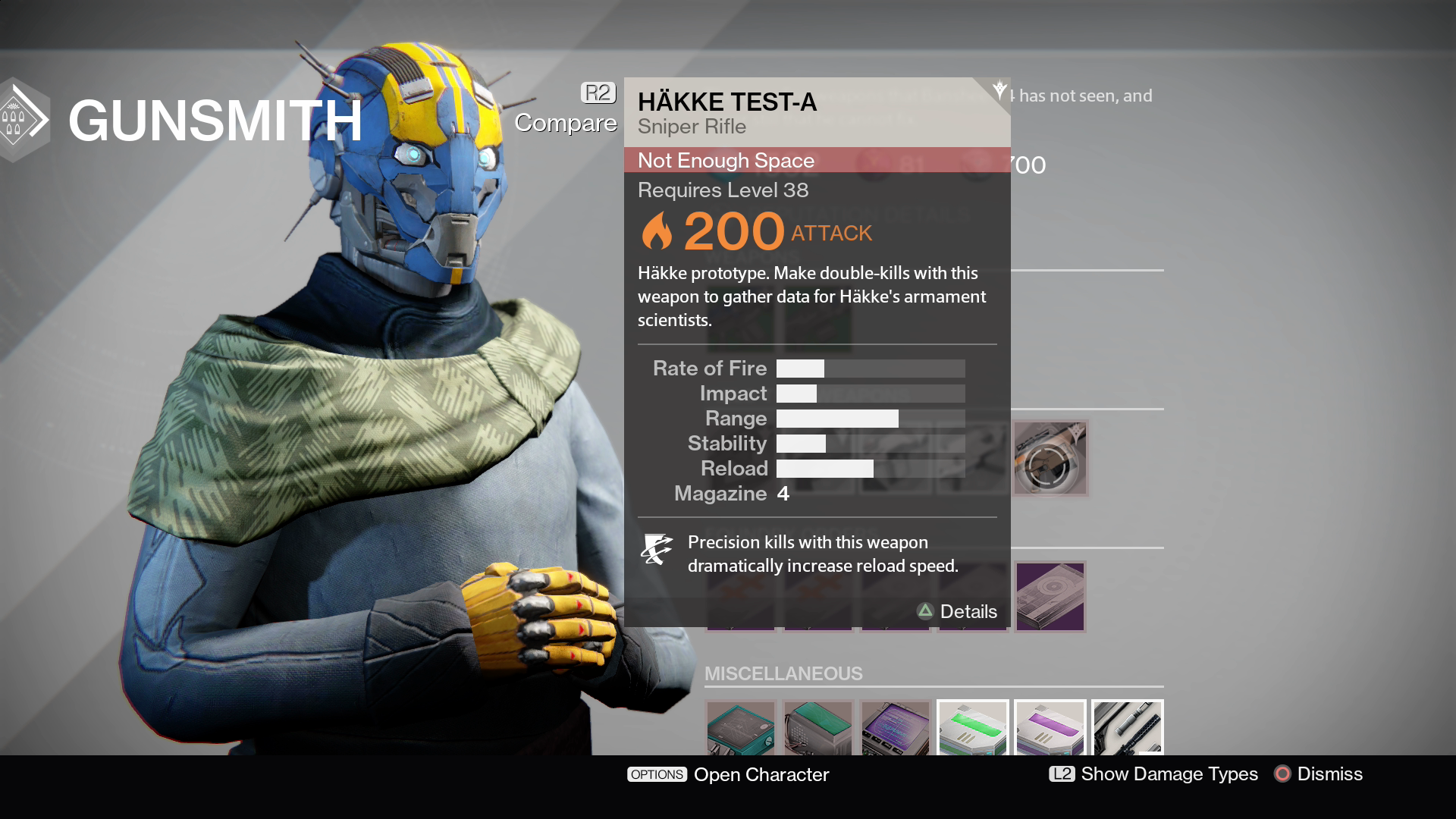The width and height of the screenshot is (1456, 819).
Task: Select the purple-screen terminal item
Action: click(896, 729)
